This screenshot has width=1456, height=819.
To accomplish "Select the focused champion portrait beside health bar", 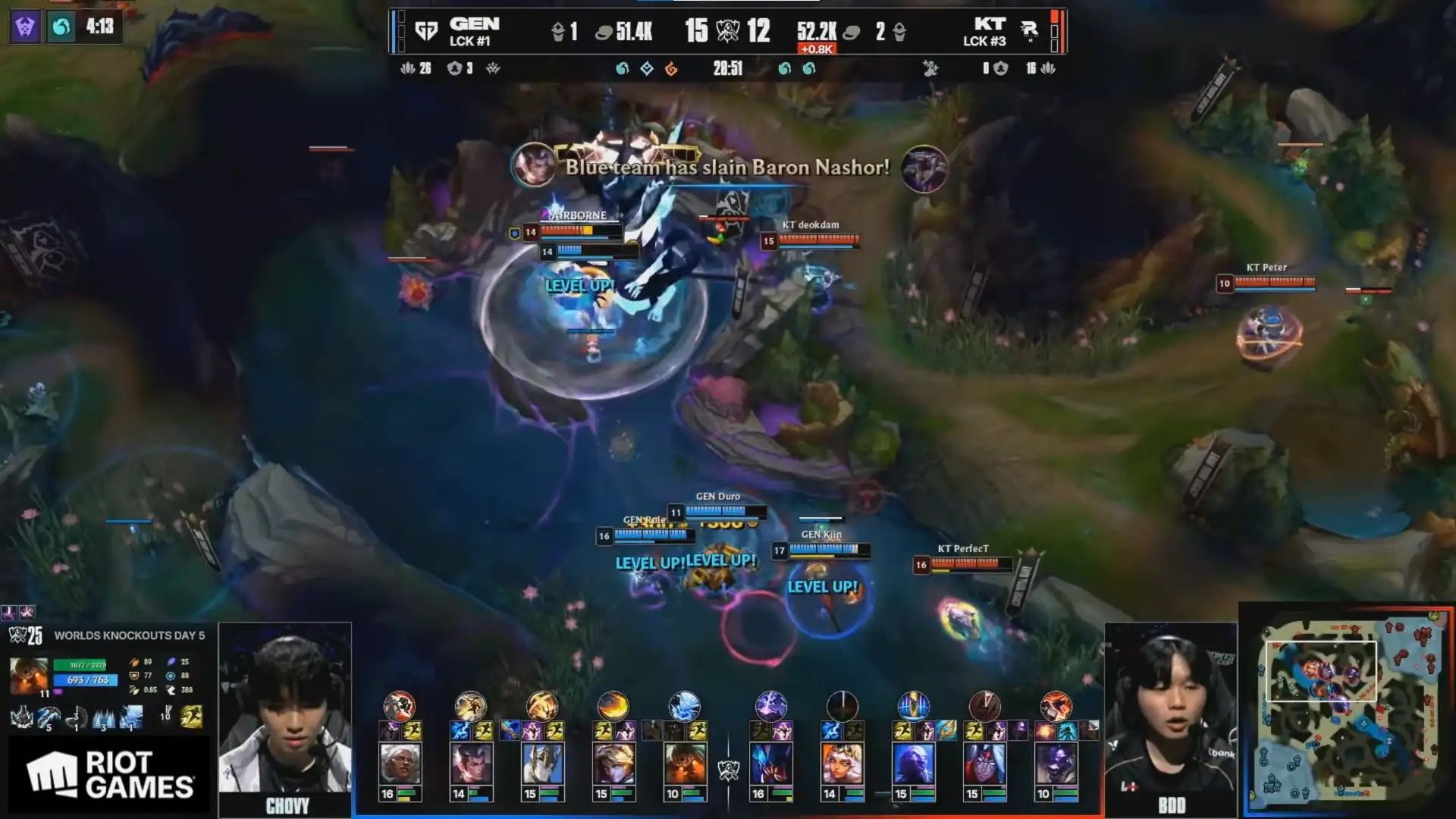I will (x=28, y=675).
